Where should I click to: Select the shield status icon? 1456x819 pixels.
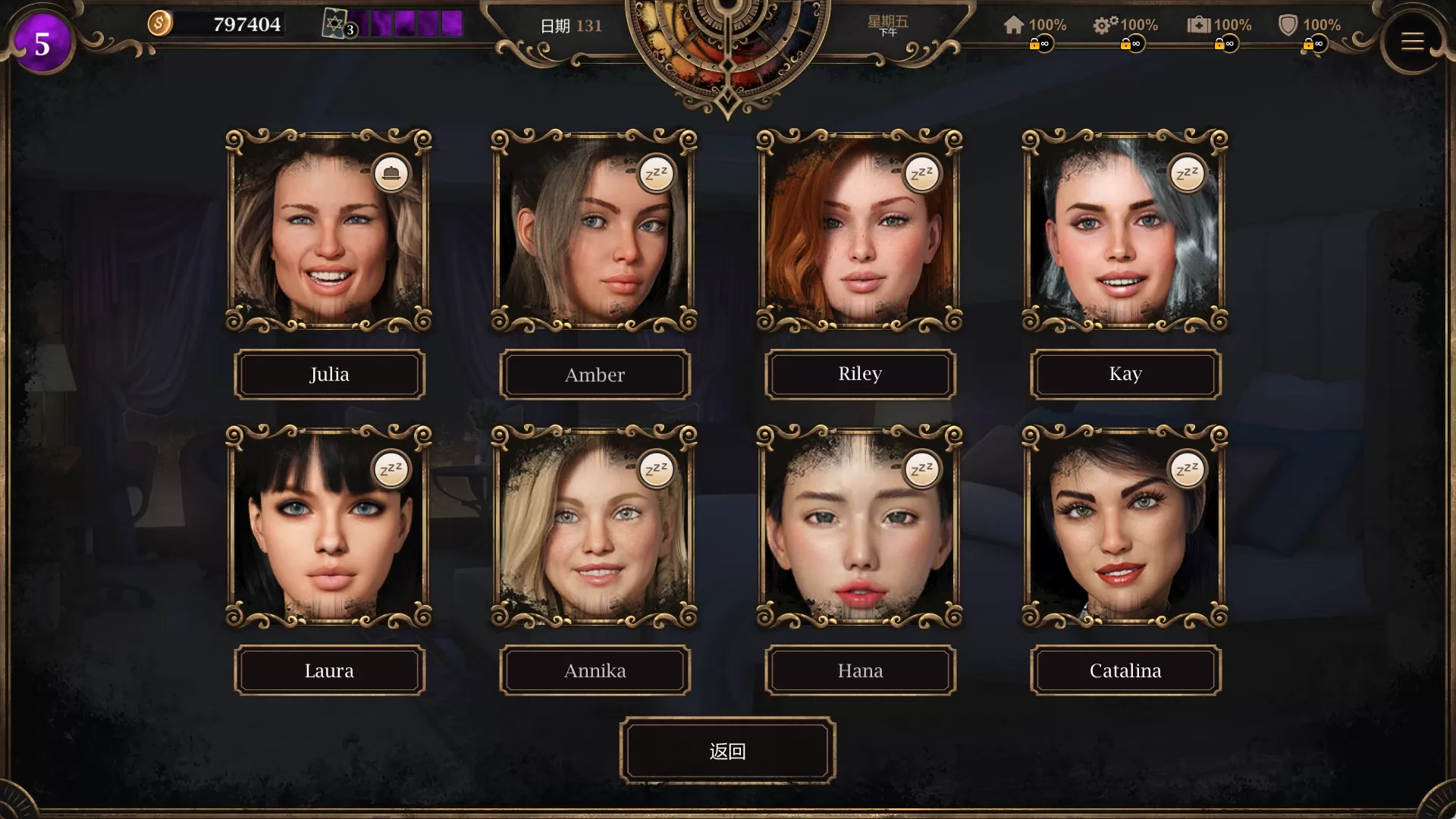pos(1288,25)
